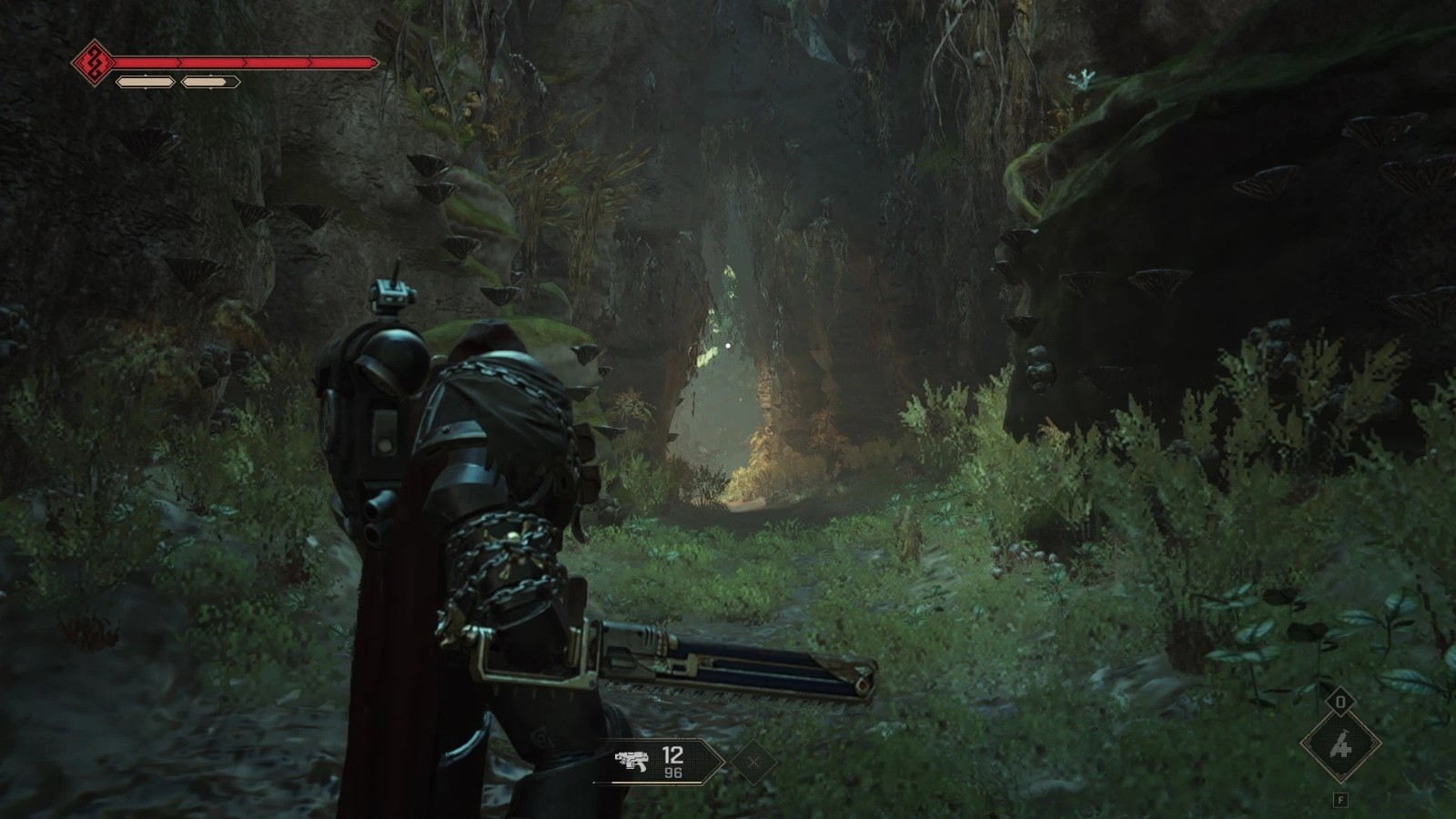The image size is (1456, 819).
Task: Select the bolt pistol weapon icon
Action: coord(631,761)
